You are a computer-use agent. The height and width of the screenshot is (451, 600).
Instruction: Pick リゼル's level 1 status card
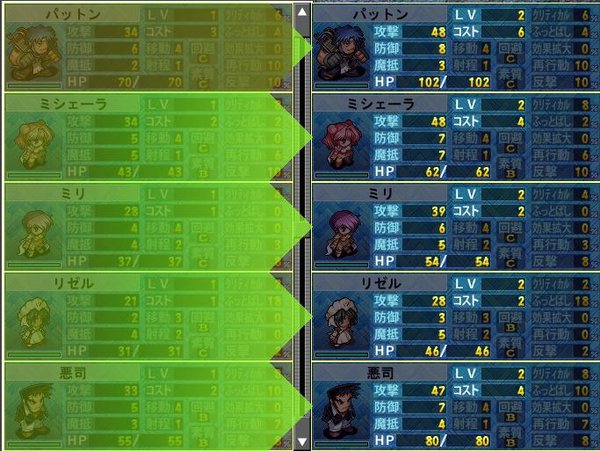(146, 316)
